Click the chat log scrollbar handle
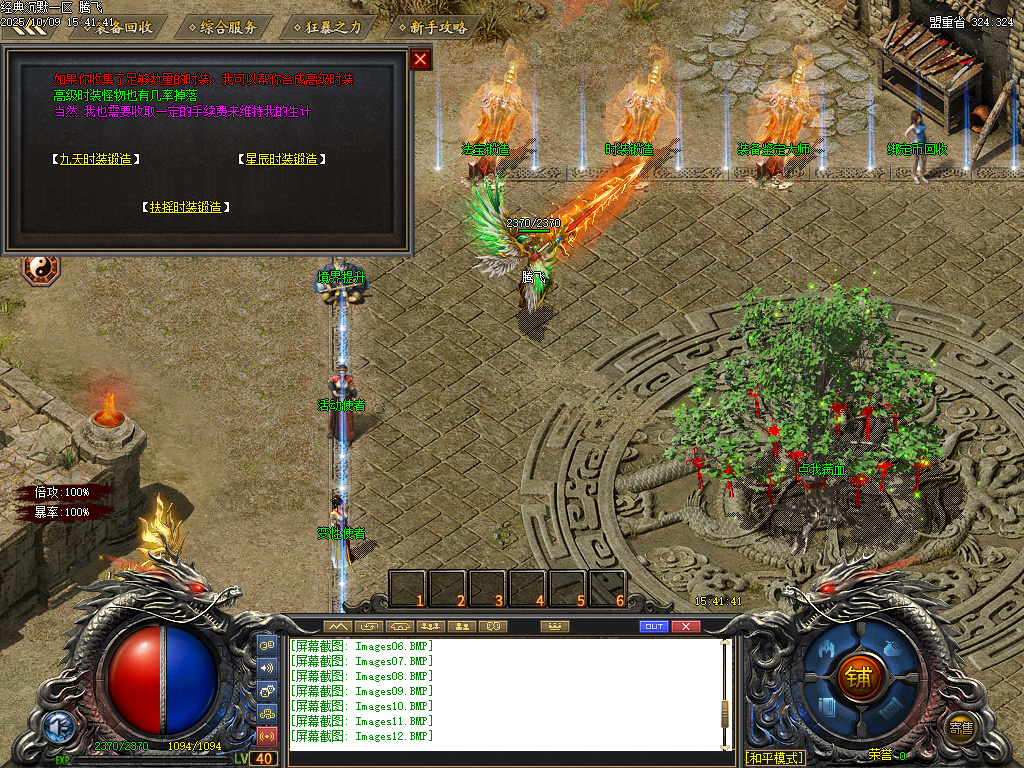Screen dimensions: 1024x768 coord(726,712)
